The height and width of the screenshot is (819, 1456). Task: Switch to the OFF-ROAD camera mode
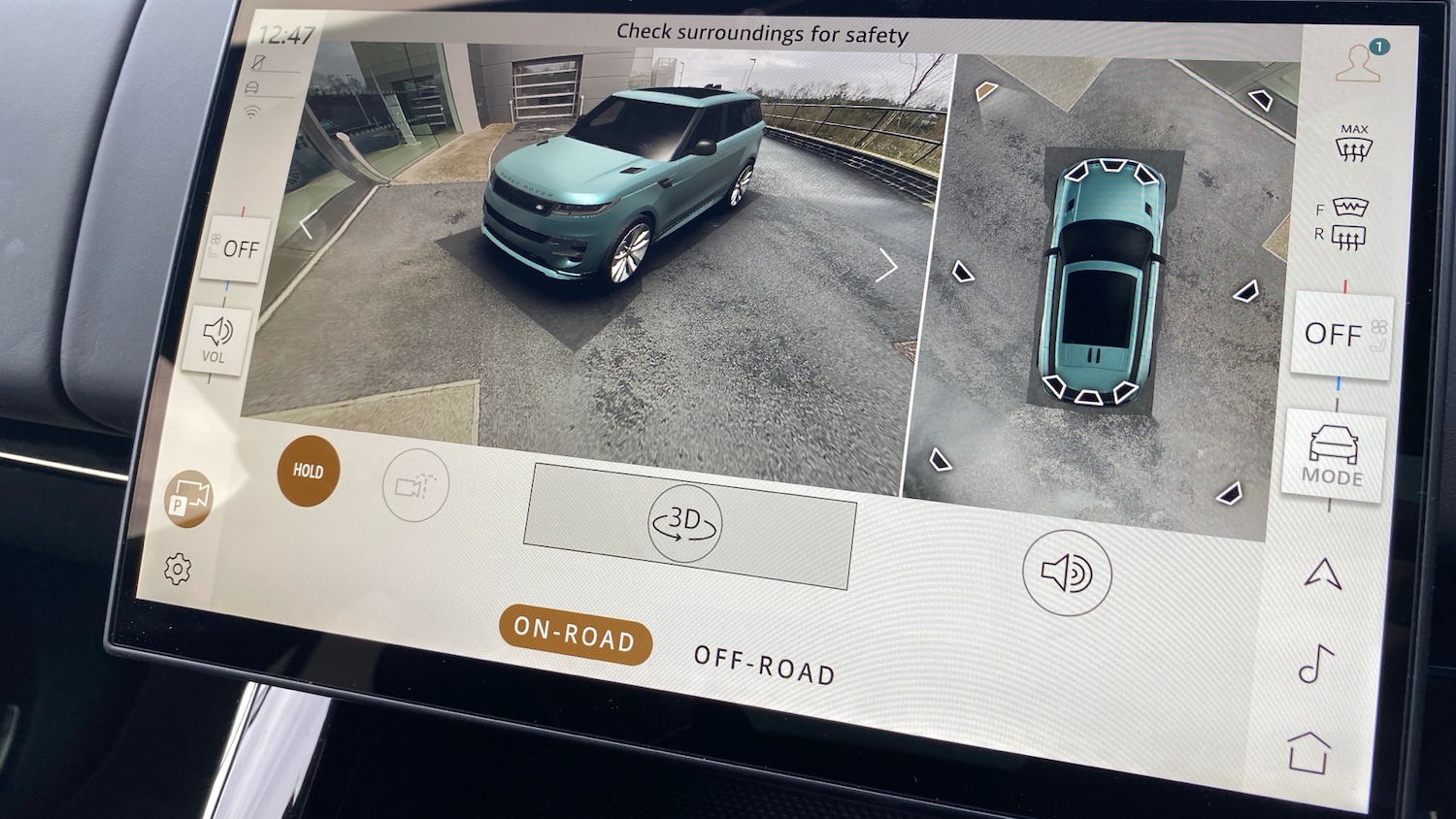click(764, 666)
